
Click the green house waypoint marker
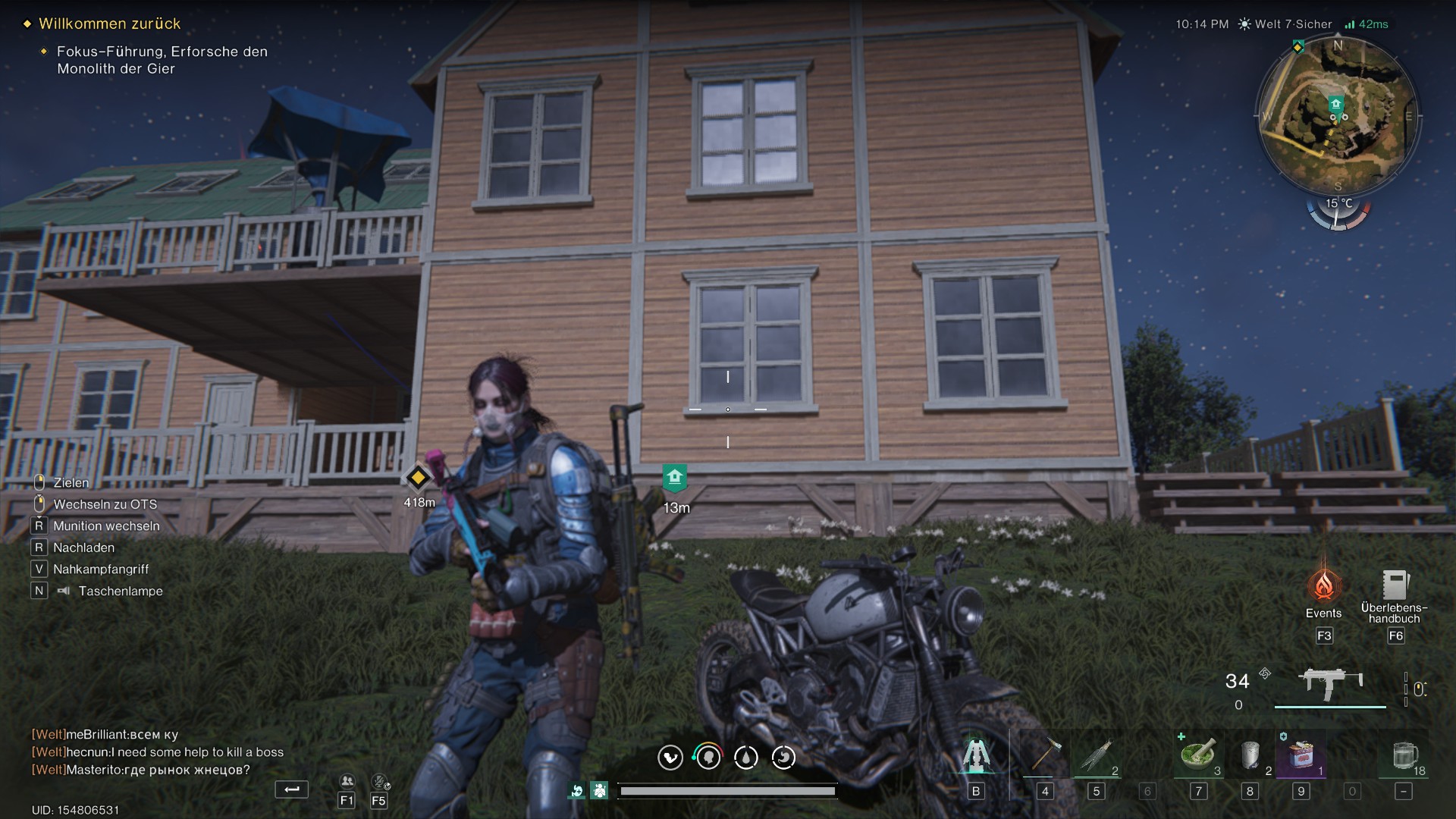(674, 479)
